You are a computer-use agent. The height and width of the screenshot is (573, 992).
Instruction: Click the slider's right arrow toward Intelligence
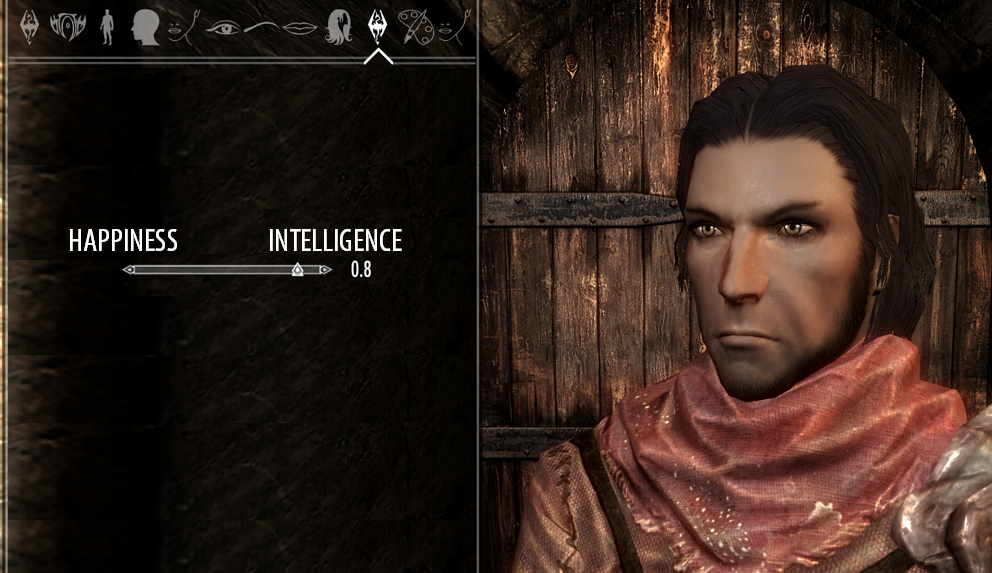pos(326,270)
